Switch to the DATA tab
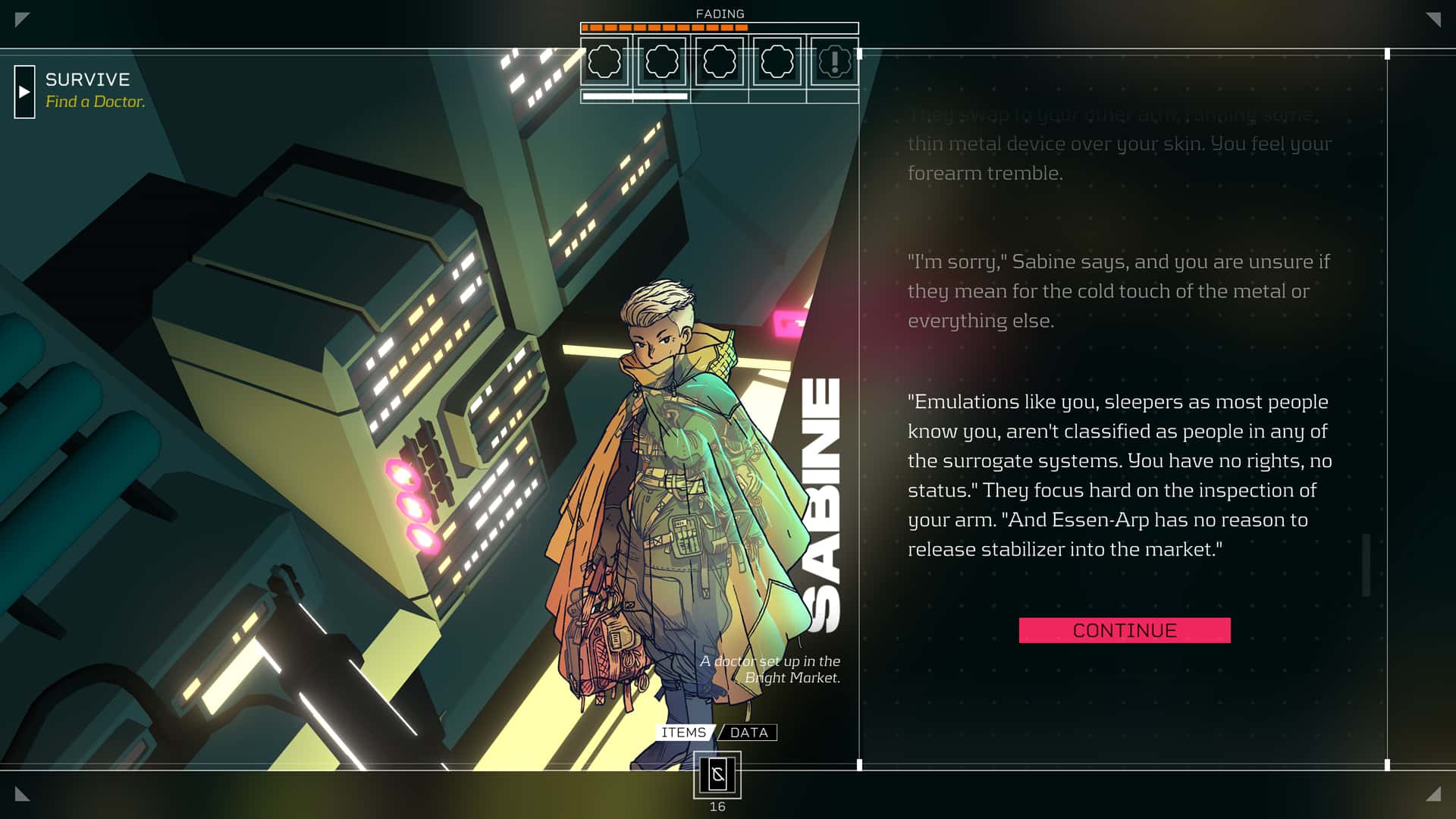This screenshot has height=819, width=1456. pyautogui.click(x=748, y=733)
